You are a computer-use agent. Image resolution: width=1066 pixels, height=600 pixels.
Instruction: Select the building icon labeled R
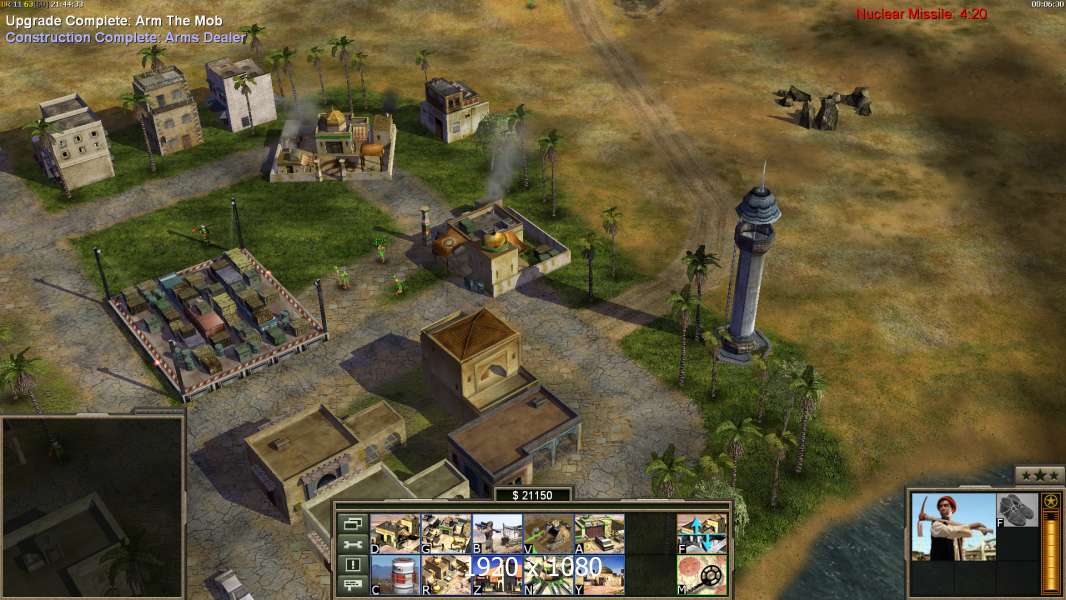tap(446, 574)
